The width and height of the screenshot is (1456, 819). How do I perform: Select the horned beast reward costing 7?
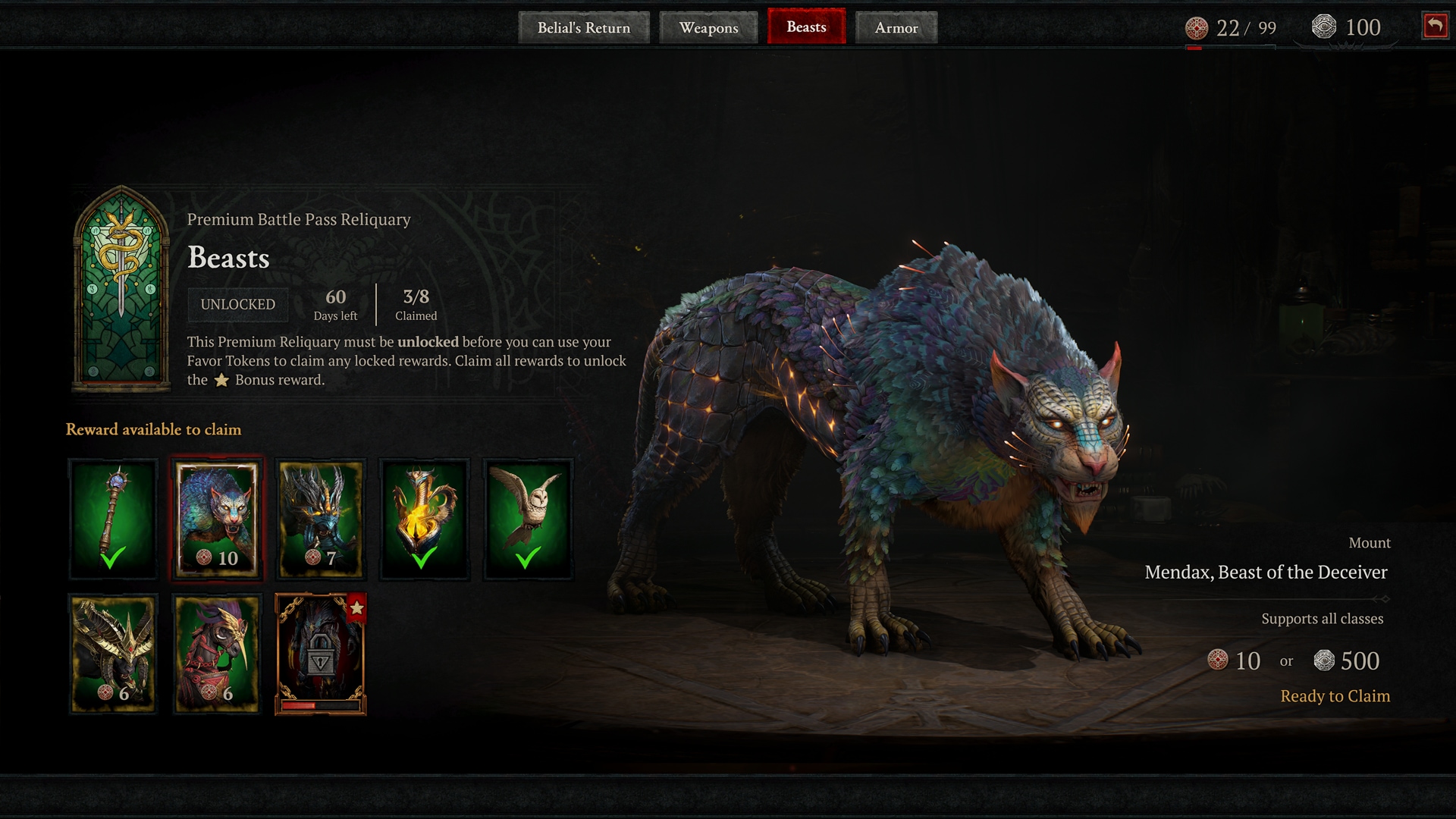tap(321, 519)
